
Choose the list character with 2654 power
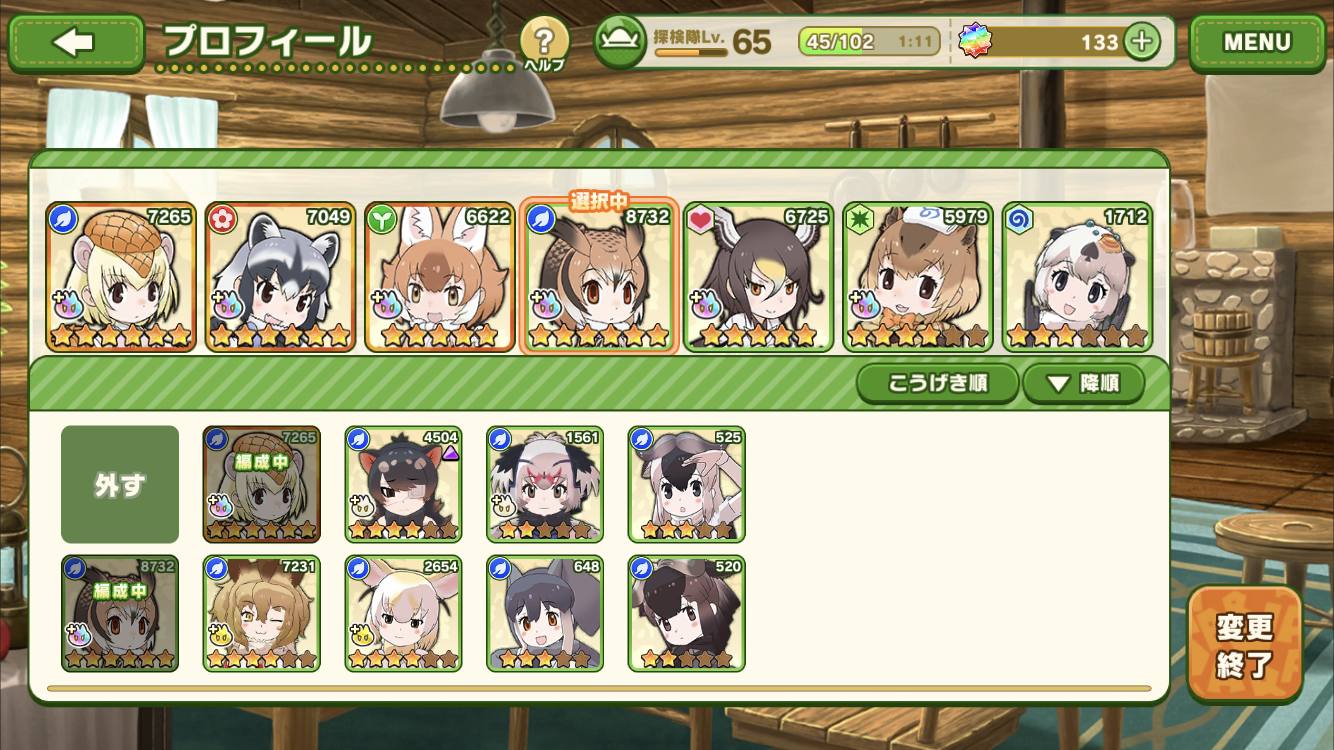pos(403,613)
